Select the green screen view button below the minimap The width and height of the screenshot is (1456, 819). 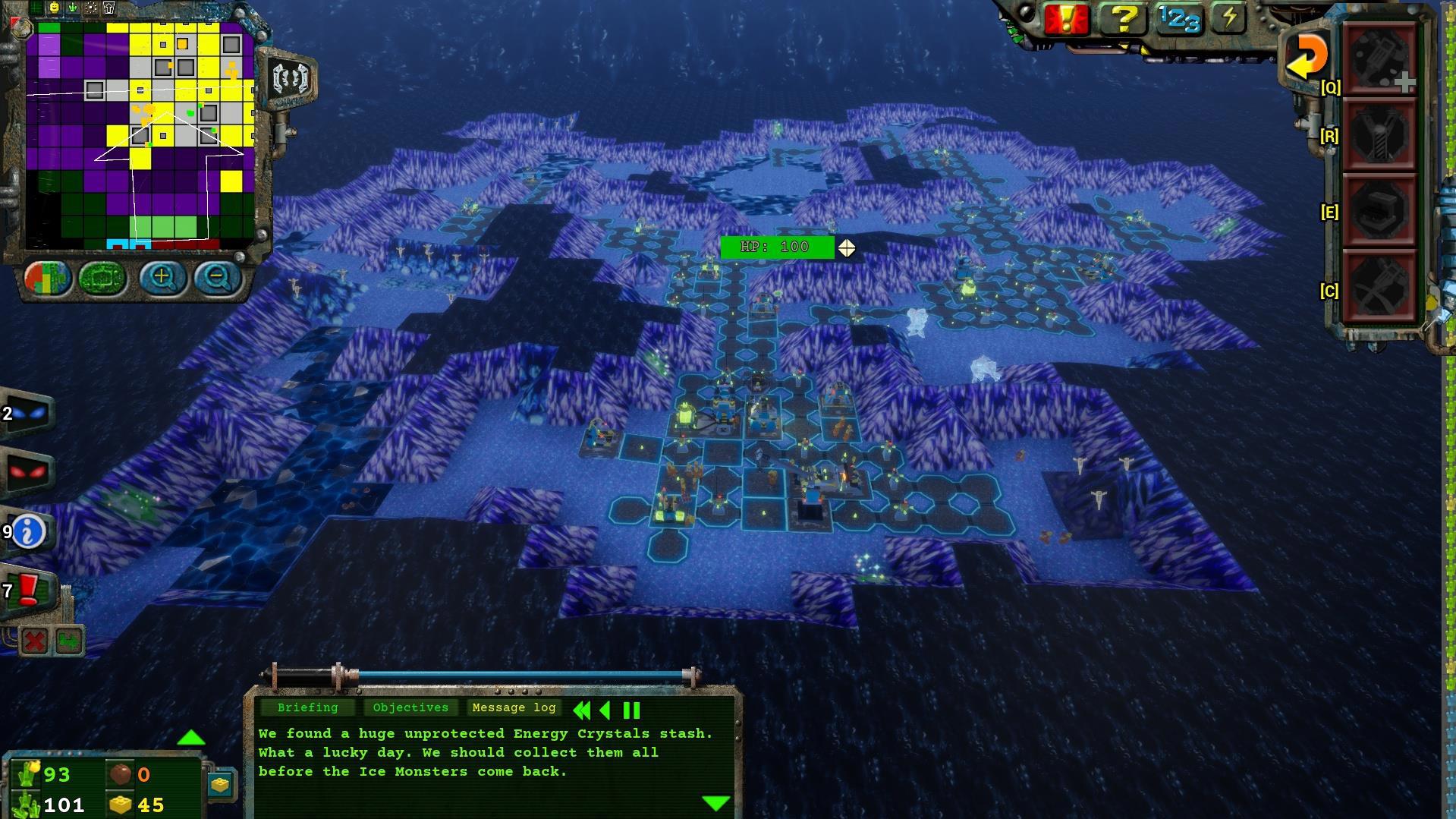102,278
